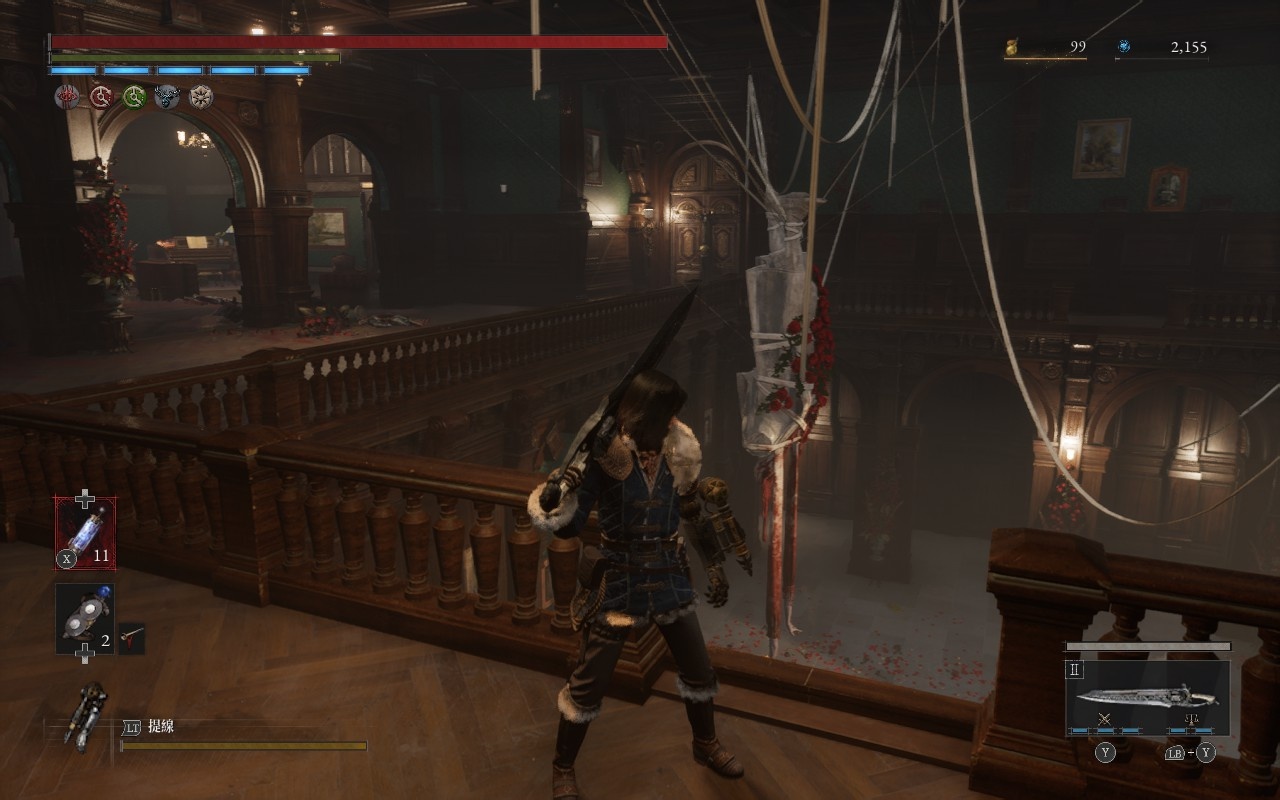Click the crossed swords Fable Art icon
Image resolution: width=1280 pixels, height=800 pixels.
[1105, 720]
